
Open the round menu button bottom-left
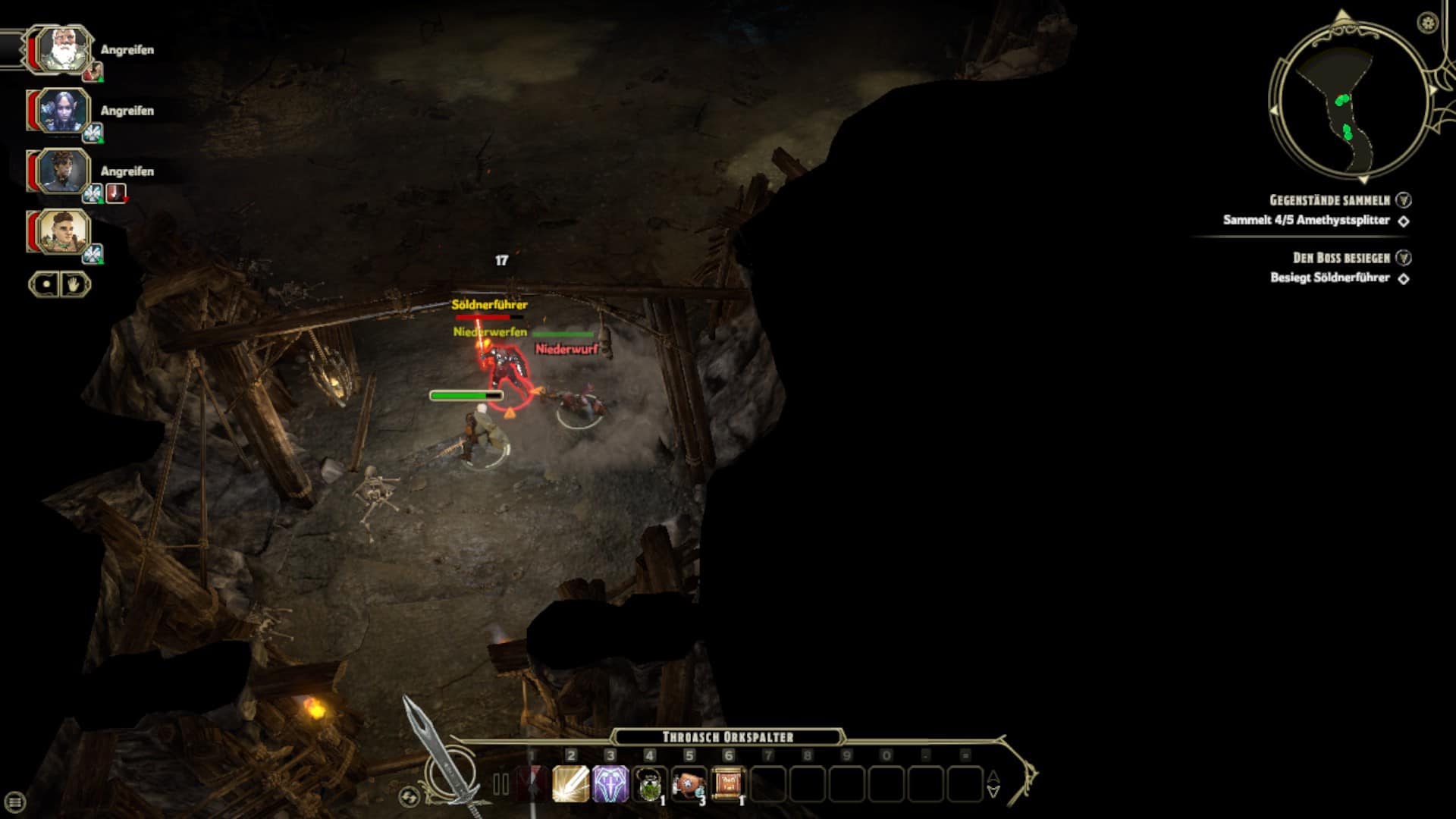coord(15,802)
